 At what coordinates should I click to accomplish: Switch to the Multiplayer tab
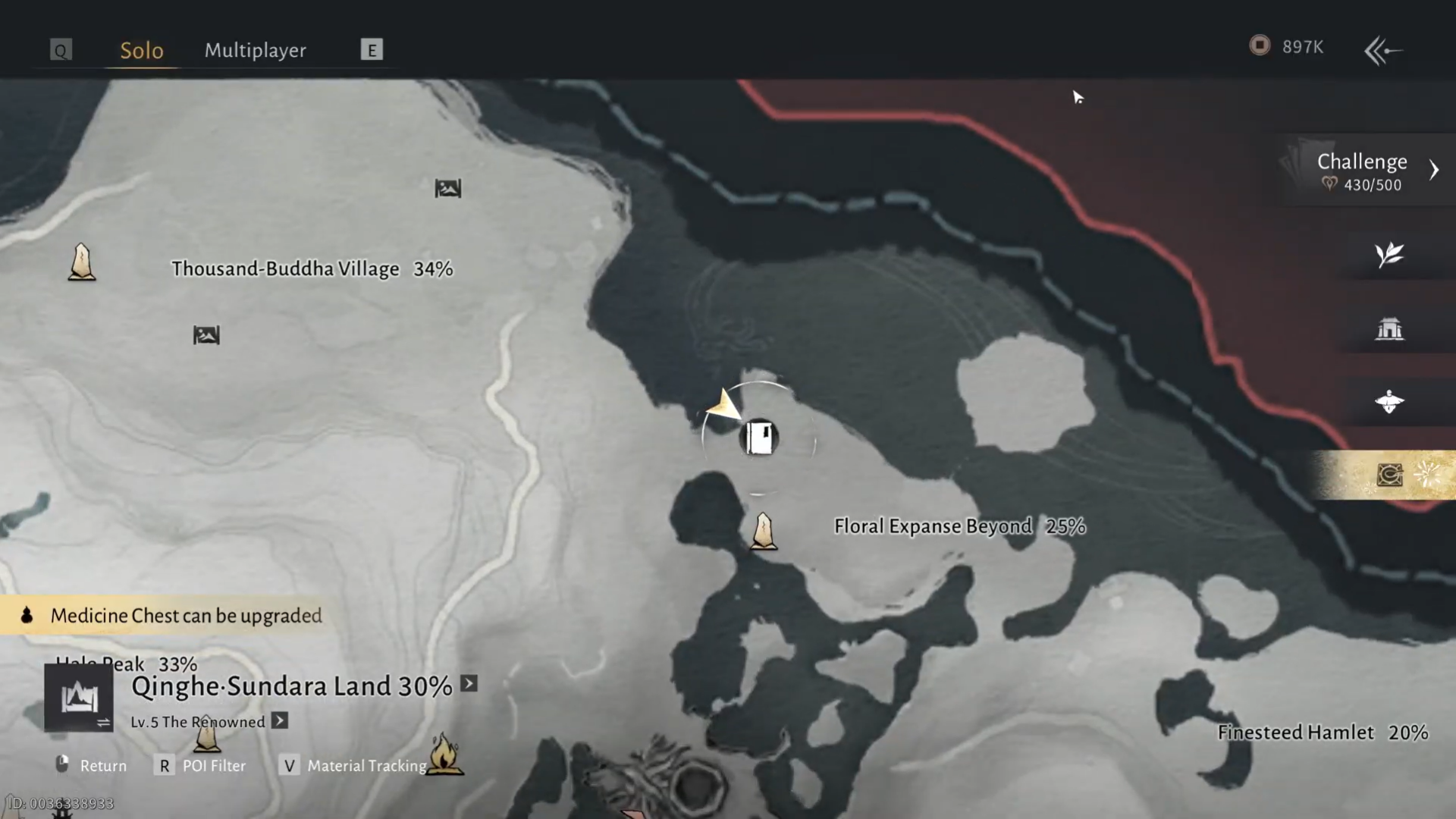click(255, 50)
